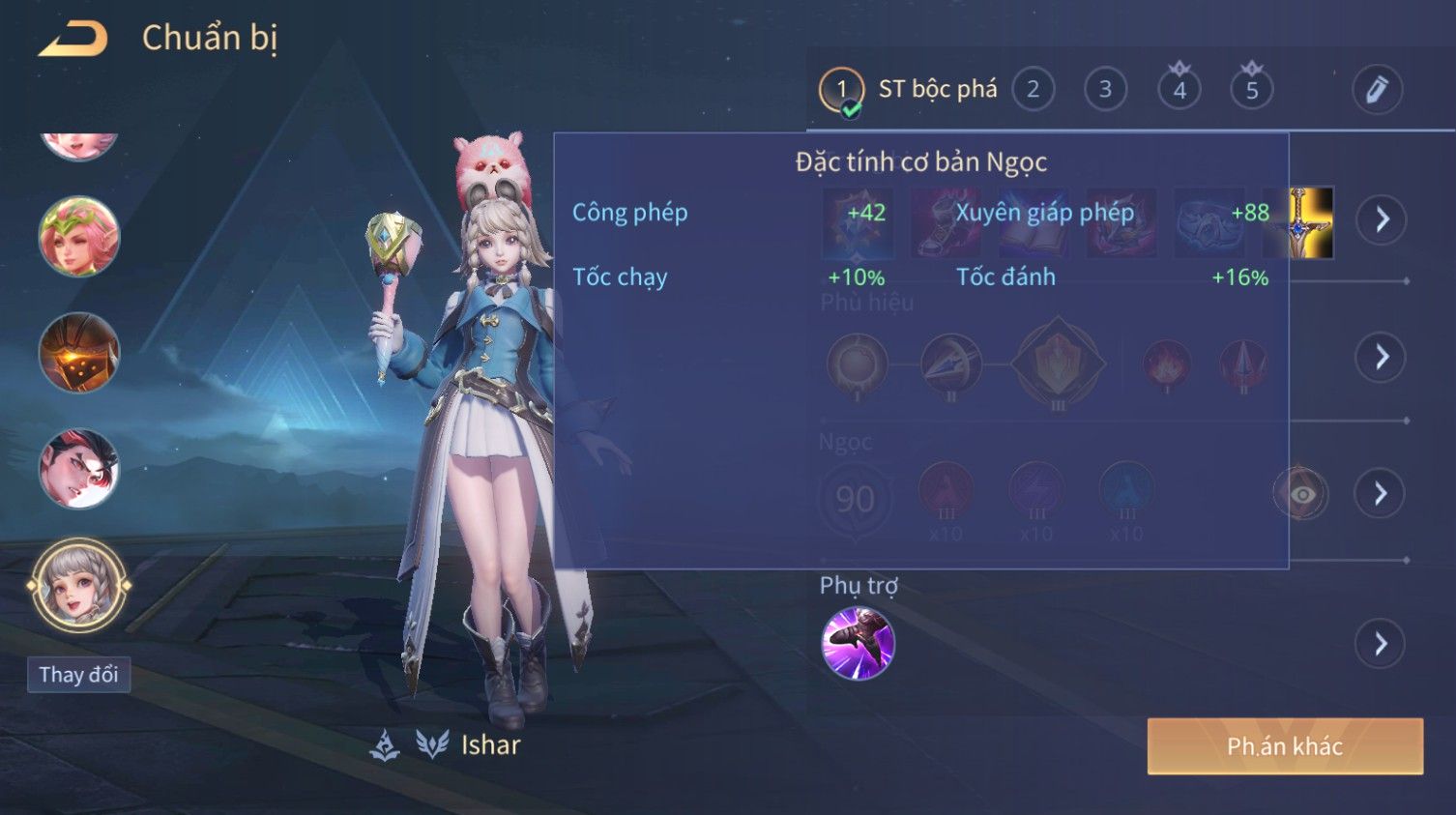Viewport: 1456px width, 815px height.
Task: Open Phù hiệu details arrow
Action: tap(1381, 358)
